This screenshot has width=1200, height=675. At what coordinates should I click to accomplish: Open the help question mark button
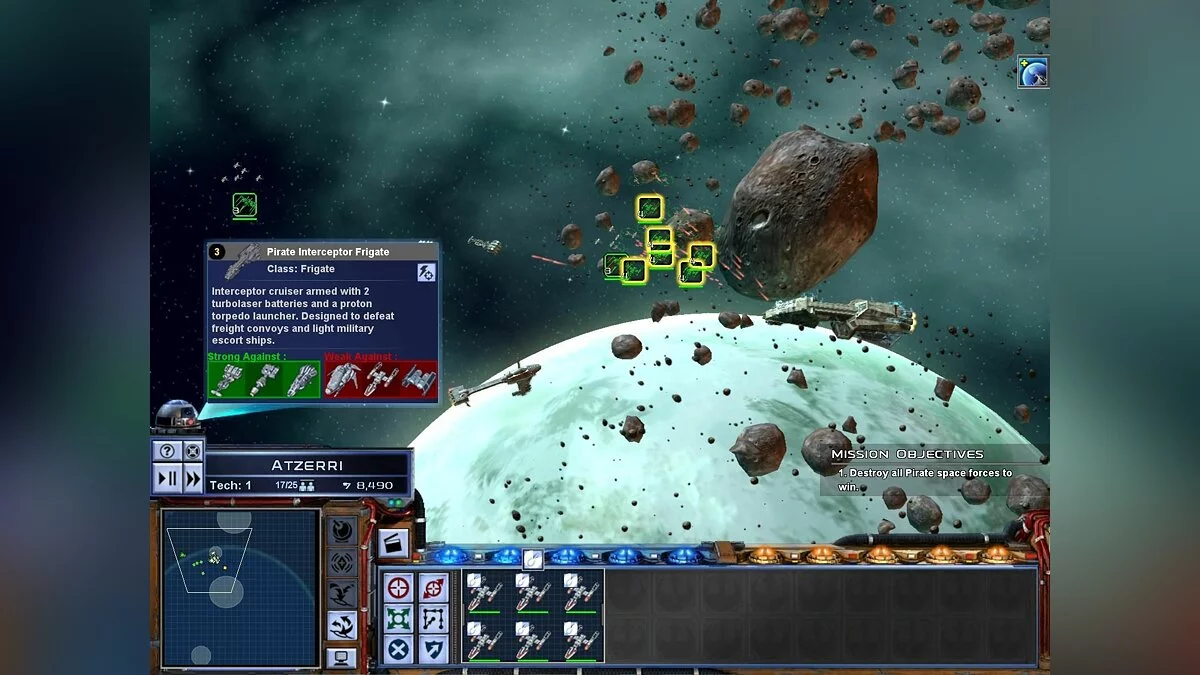pos(167,452)
